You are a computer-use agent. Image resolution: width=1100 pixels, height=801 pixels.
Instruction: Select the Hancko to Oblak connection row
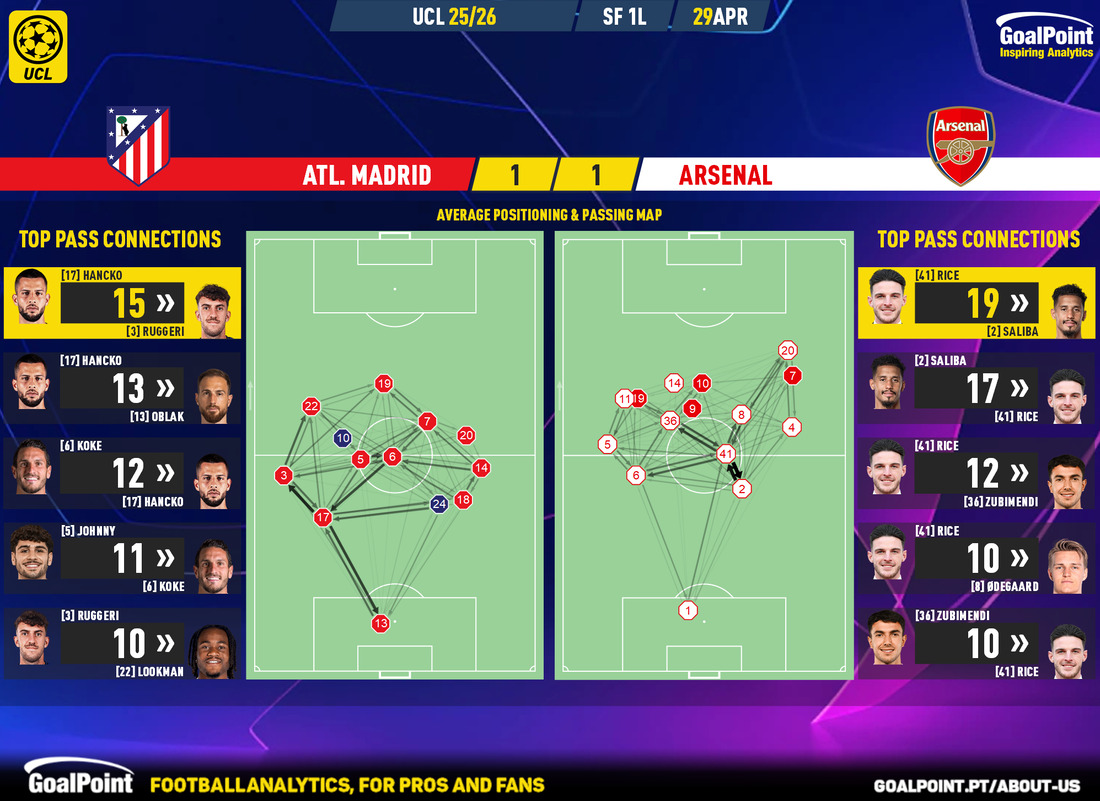click(x=121, y=388)
